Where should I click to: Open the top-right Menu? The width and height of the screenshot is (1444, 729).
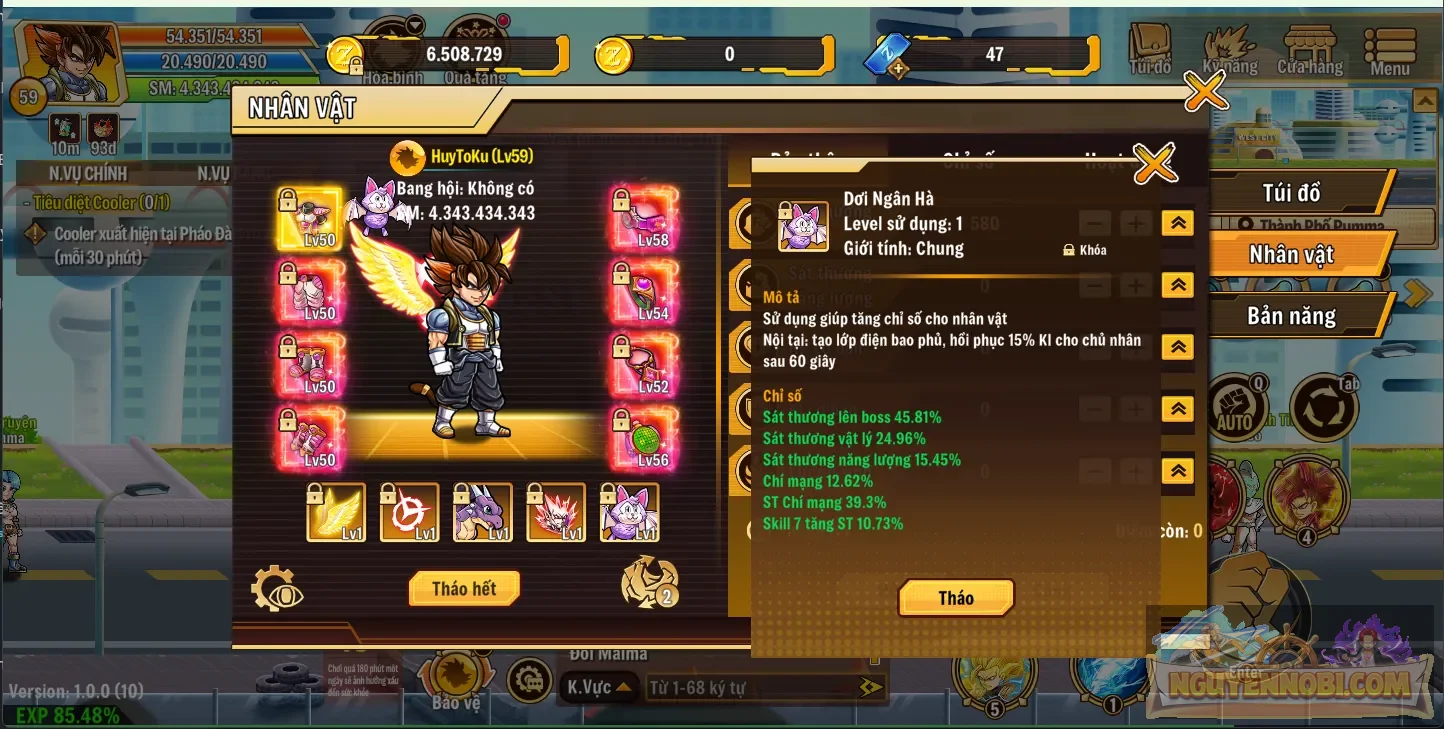(1390, 50)
